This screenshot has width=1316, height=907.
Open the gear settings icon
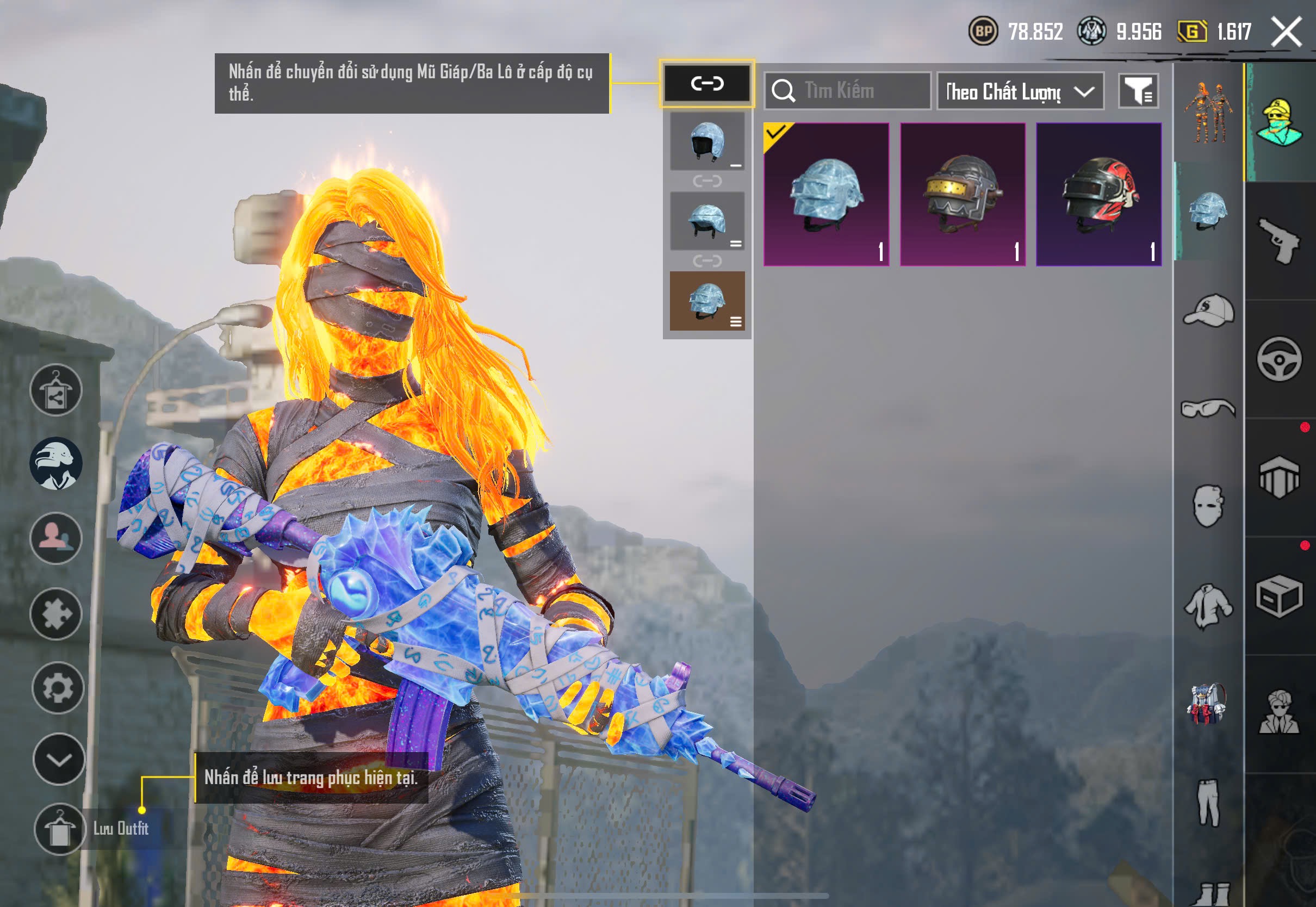(58, 688)
